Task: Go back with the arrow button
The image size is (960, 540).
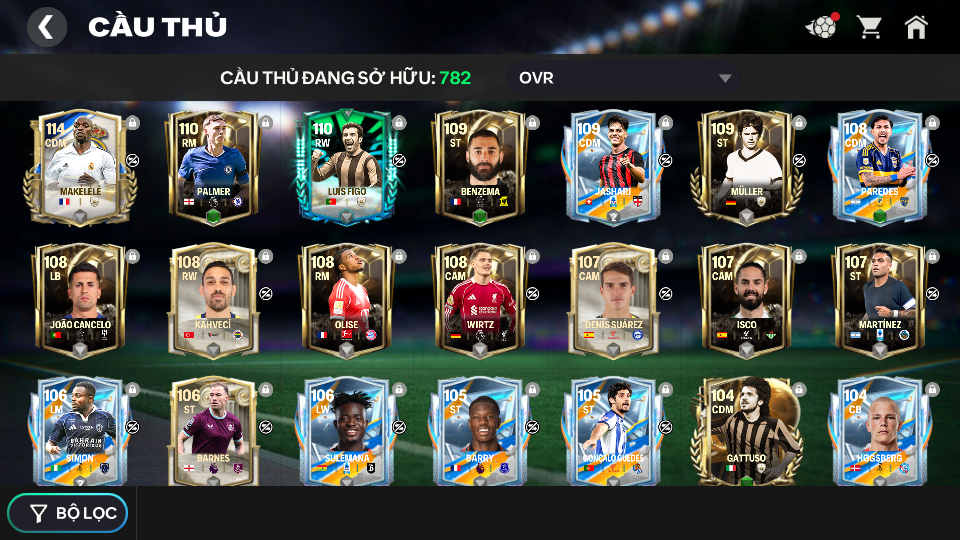Action: (46, 27)
